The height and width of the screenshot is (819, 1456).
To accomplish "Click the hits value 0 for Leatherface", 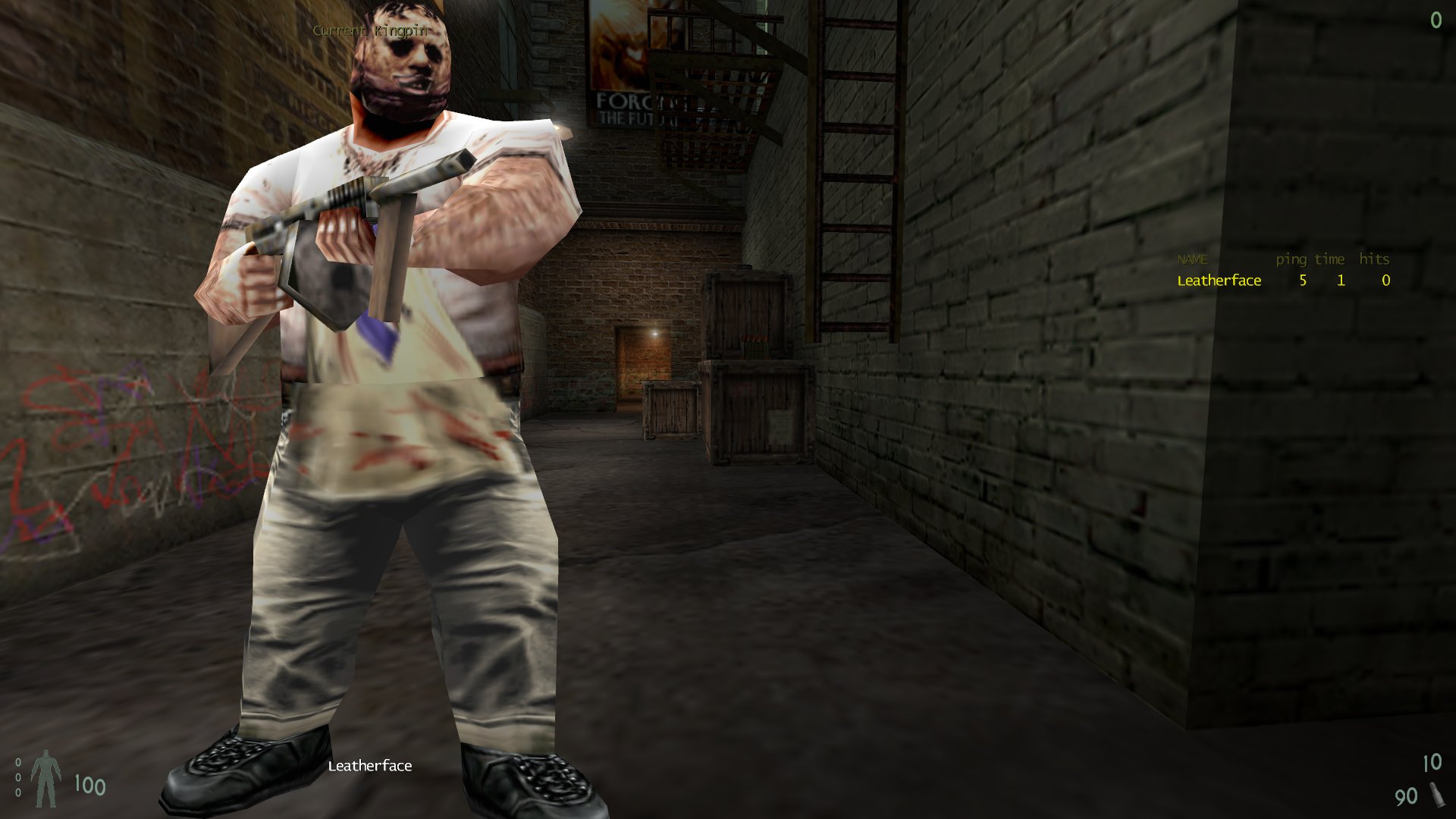I will pos(1384,281).
